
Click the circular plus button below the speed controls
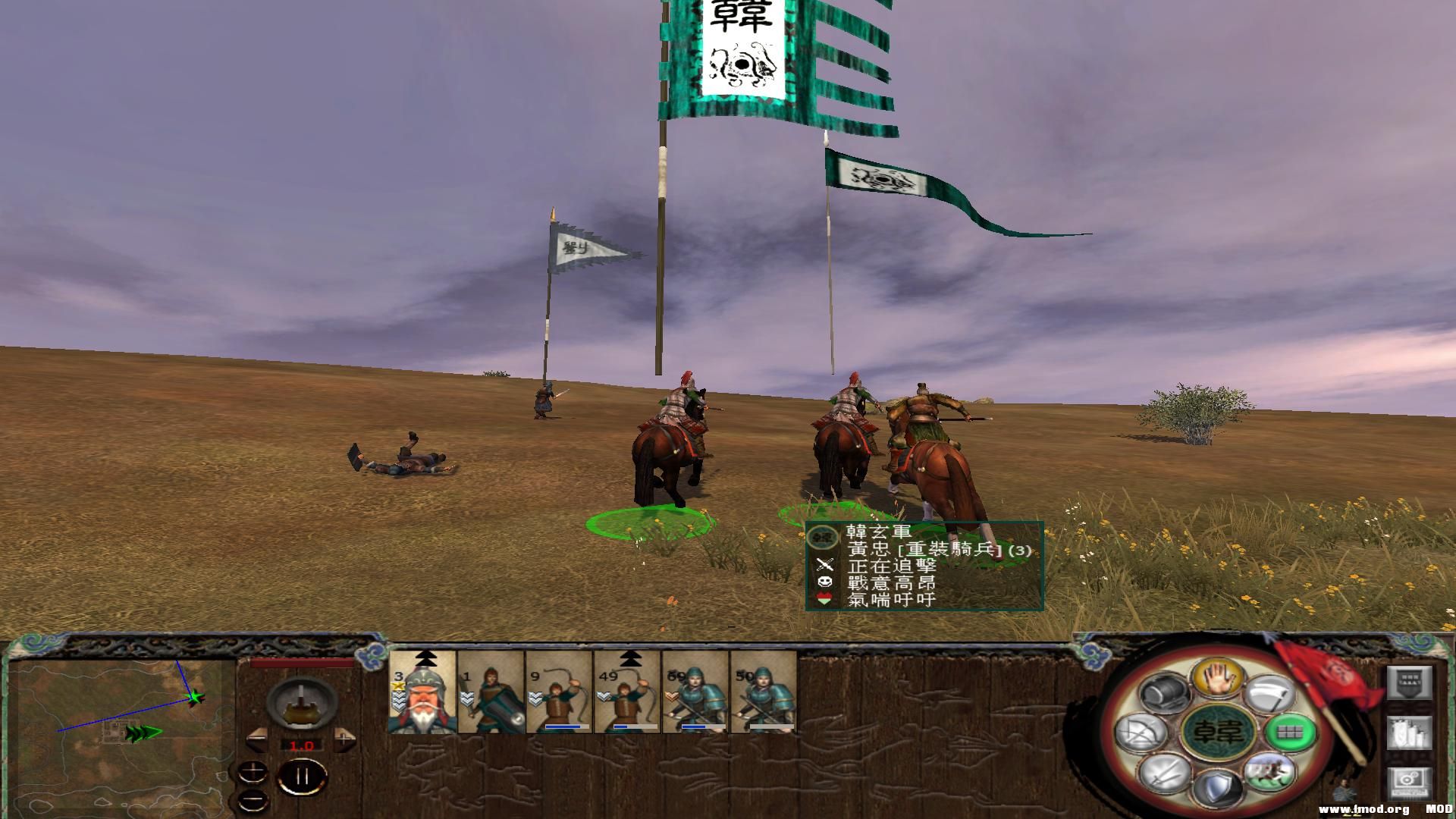pos(253,771)
